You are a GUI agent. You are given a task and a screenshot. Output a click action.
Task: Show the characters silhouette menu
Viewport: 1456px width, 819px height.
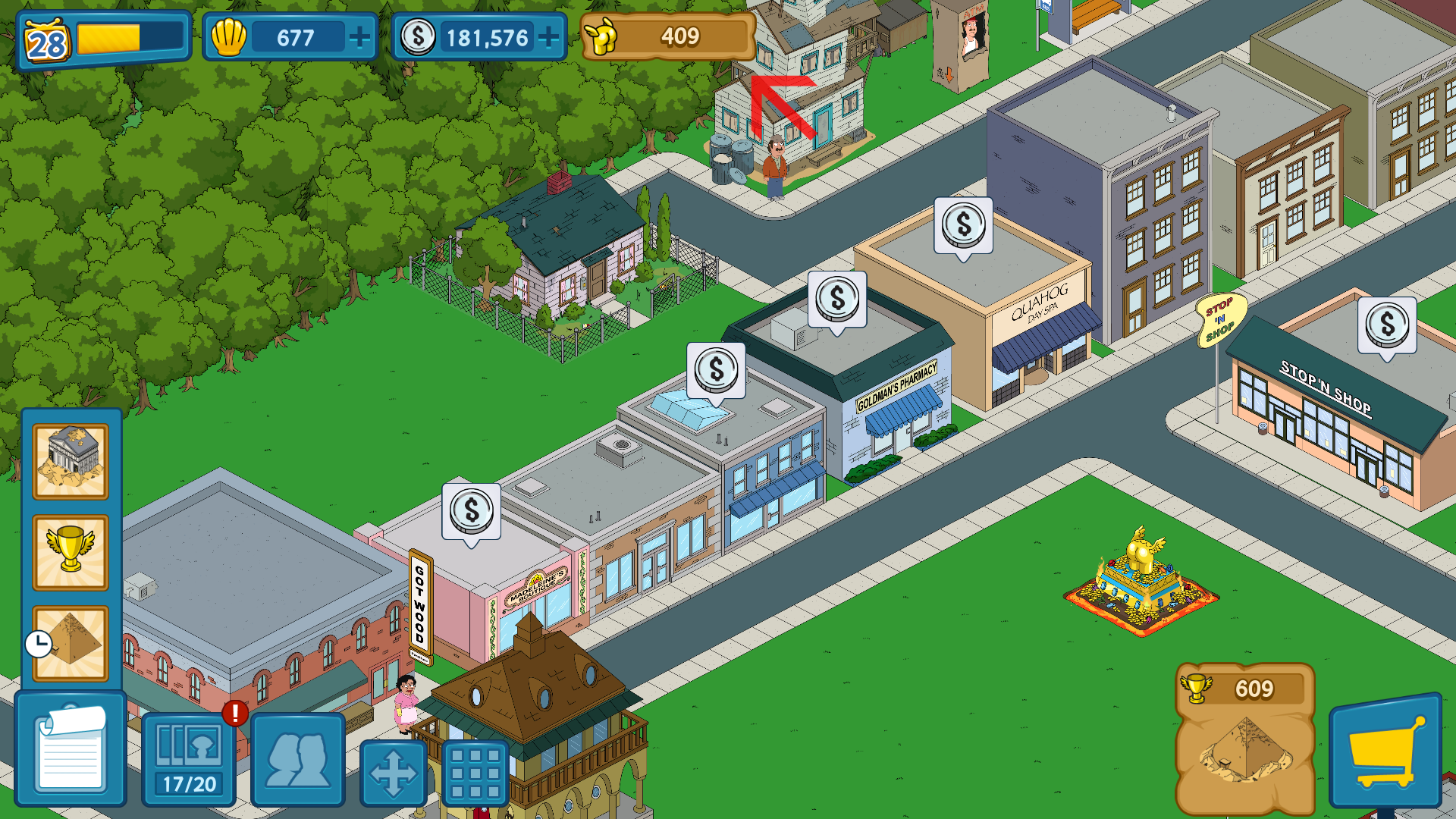click(298, 758)
